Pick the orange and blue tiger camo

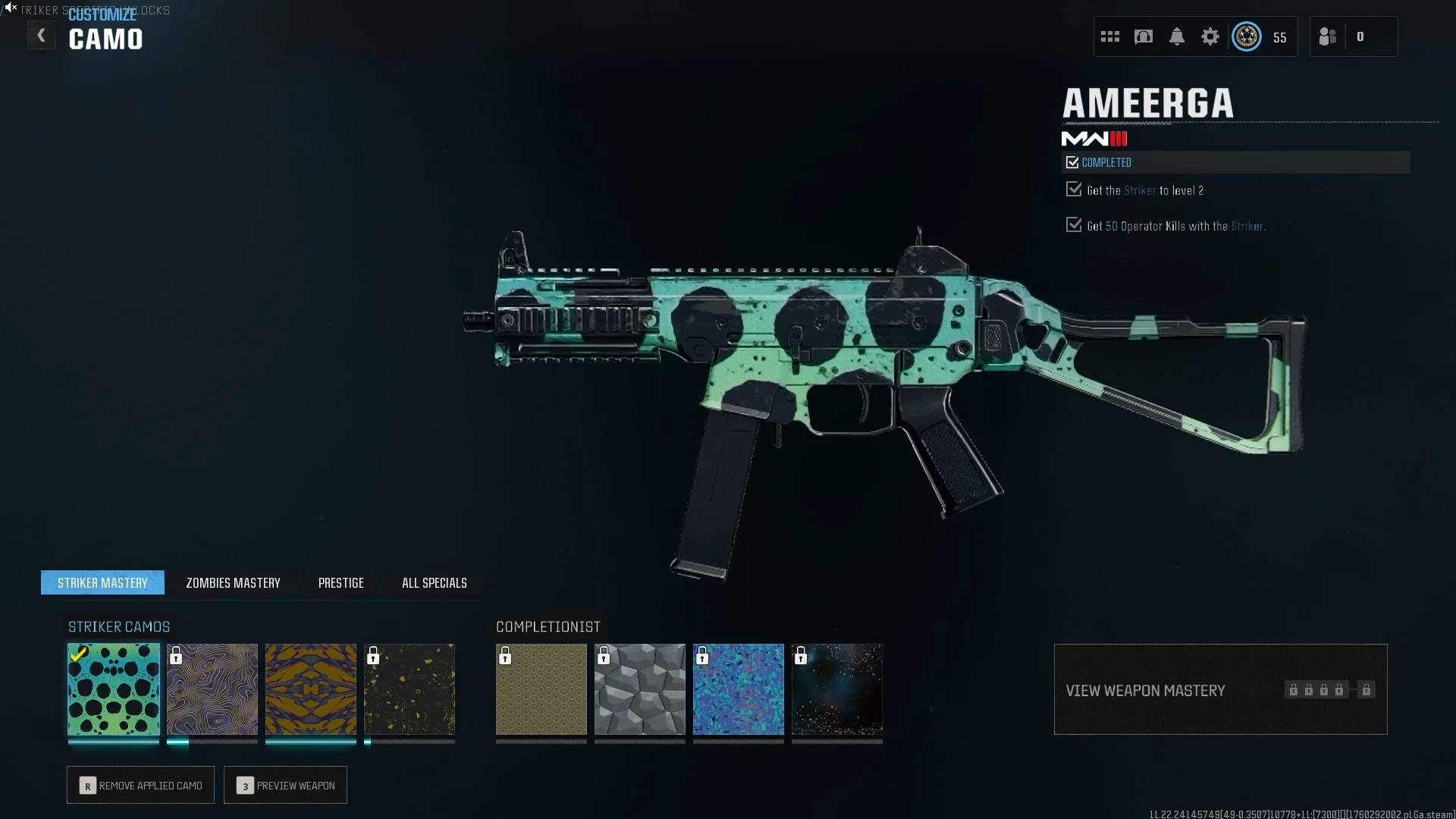311,689
